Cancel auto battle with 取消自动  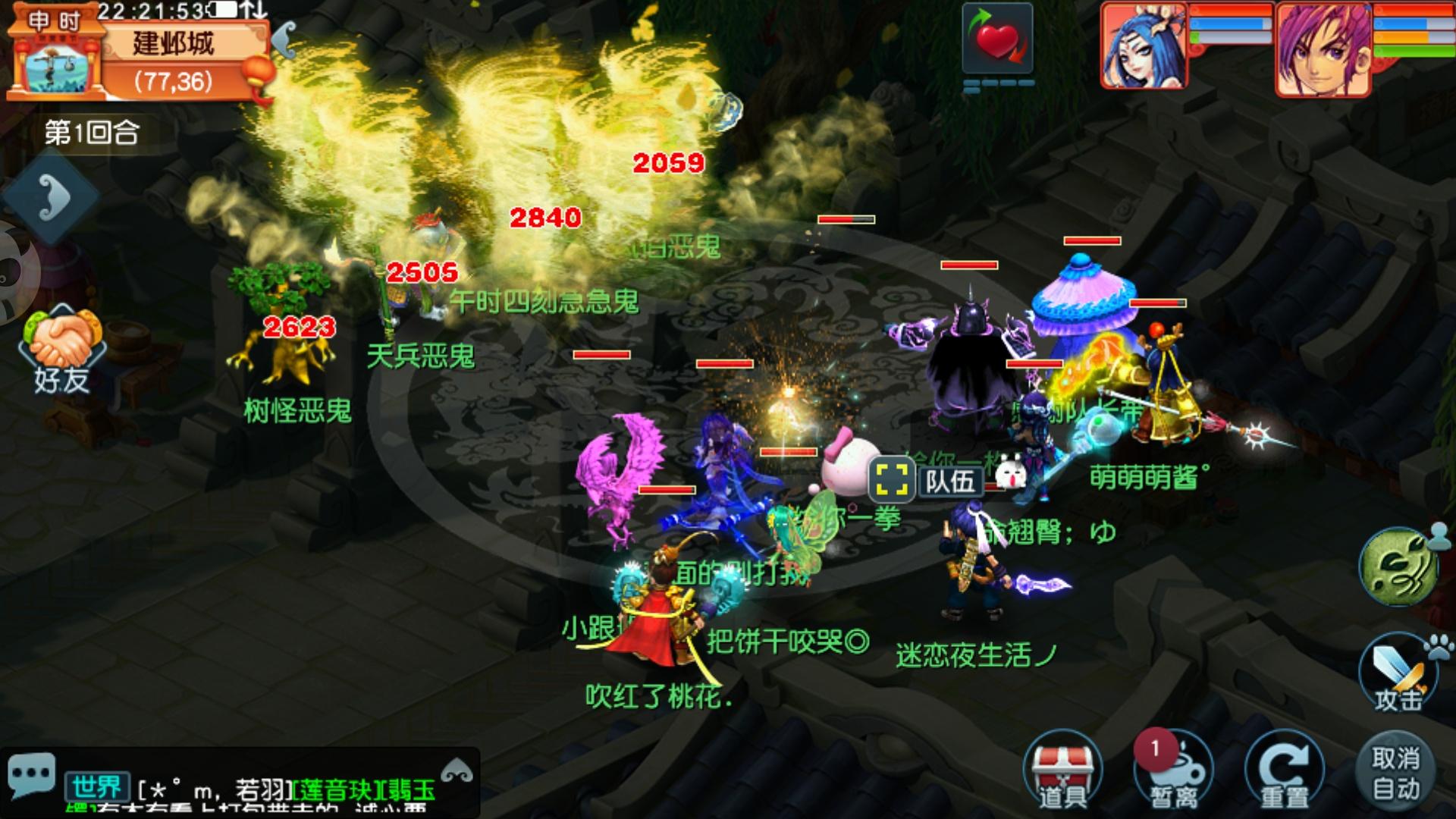[x=1395, y=772]
